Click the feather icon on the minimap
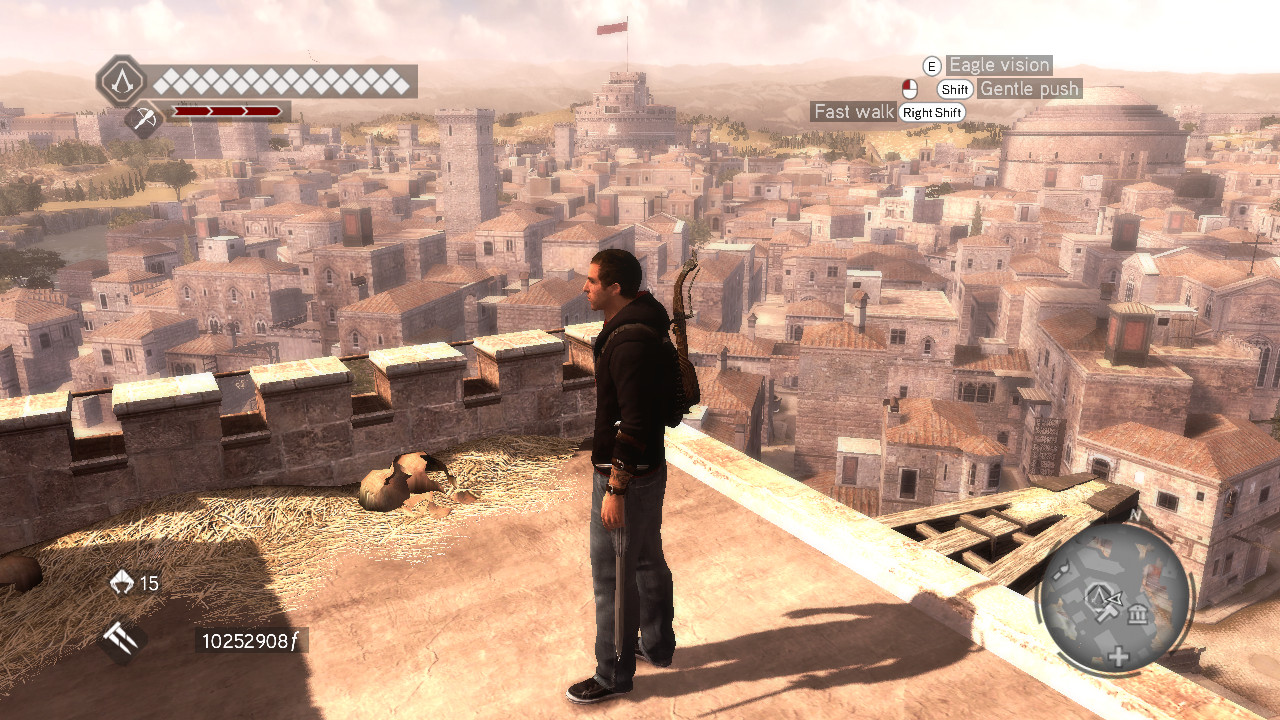Viewport: 1280px width, 720px height. [1060, 571]
